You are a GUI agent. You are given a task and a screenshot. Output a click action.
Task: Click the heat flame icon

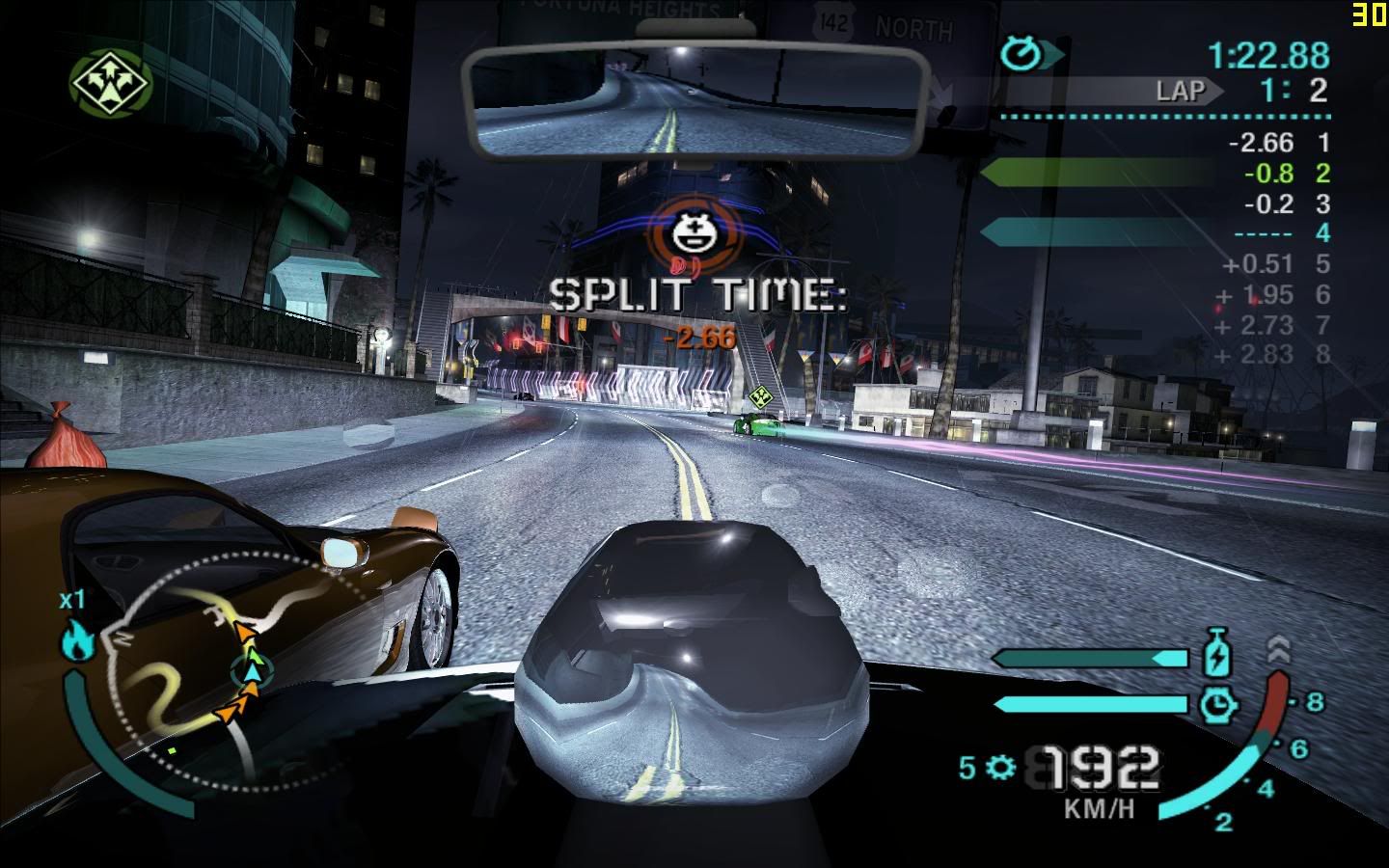(x=77, y=641)
